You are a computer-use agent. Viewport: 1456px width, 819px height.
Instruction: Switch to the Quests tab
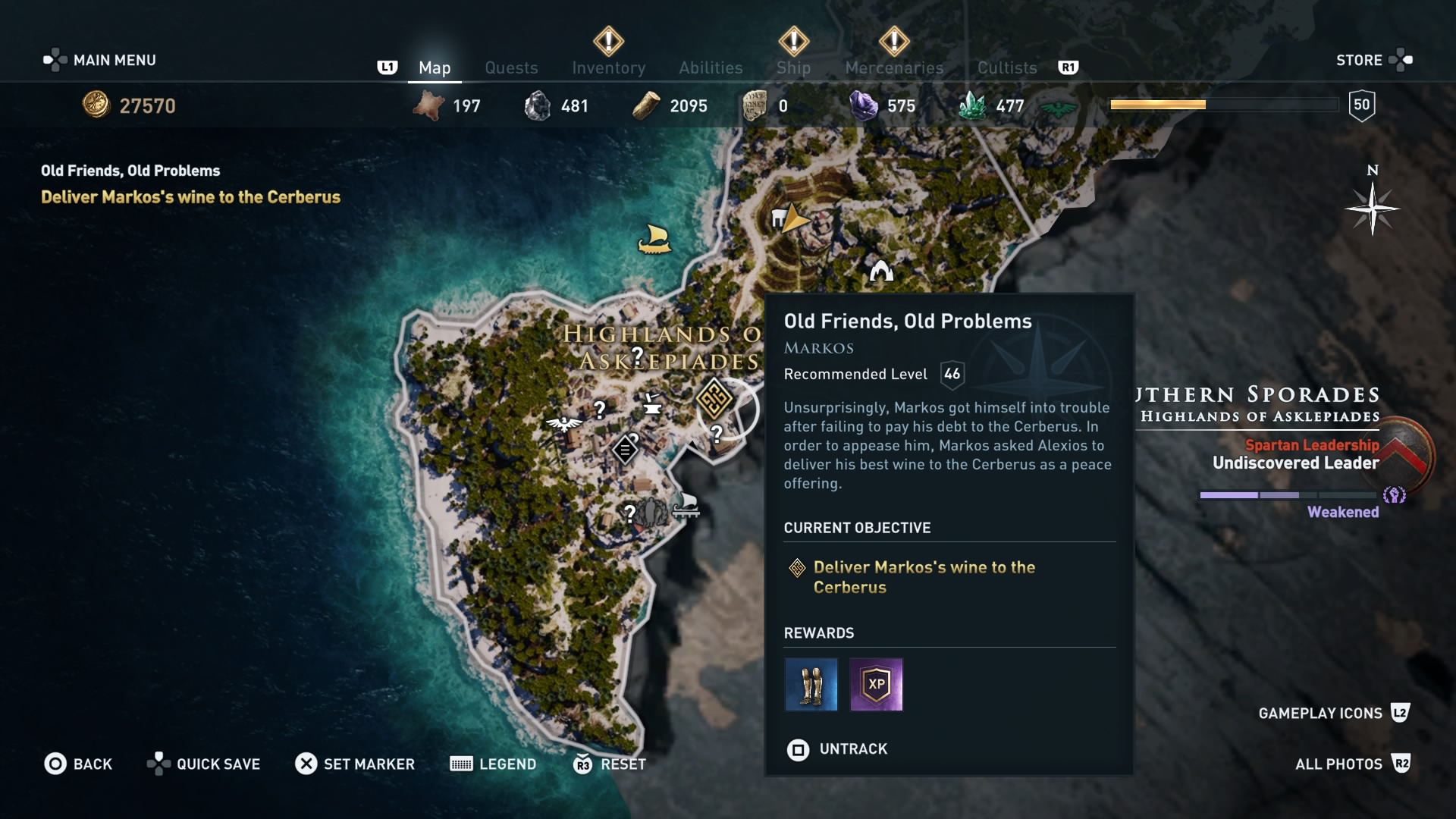pyautogui.click(x=512, y=67)
